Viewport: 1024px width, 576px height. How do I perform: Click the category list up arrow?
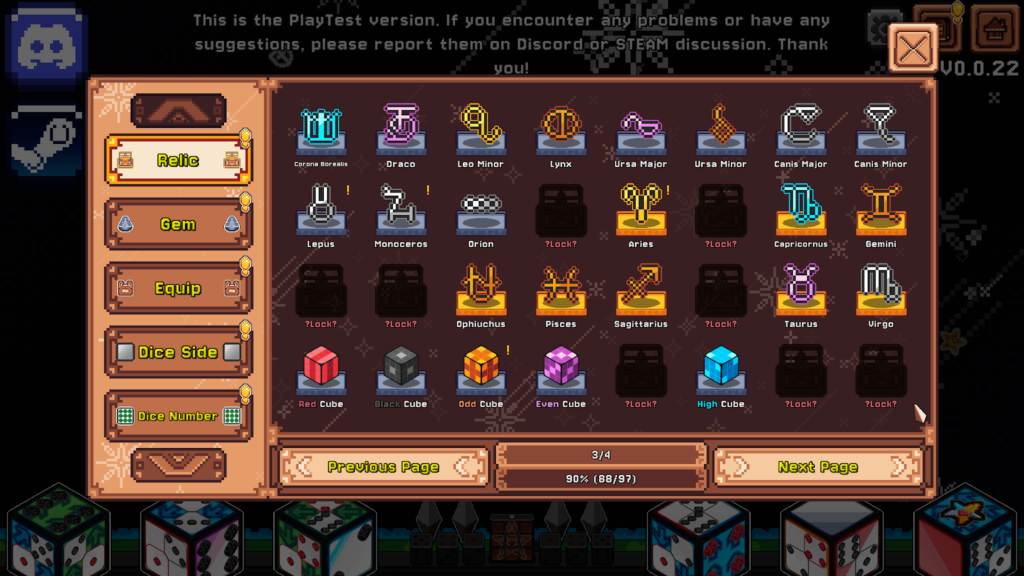click(178, 110)
